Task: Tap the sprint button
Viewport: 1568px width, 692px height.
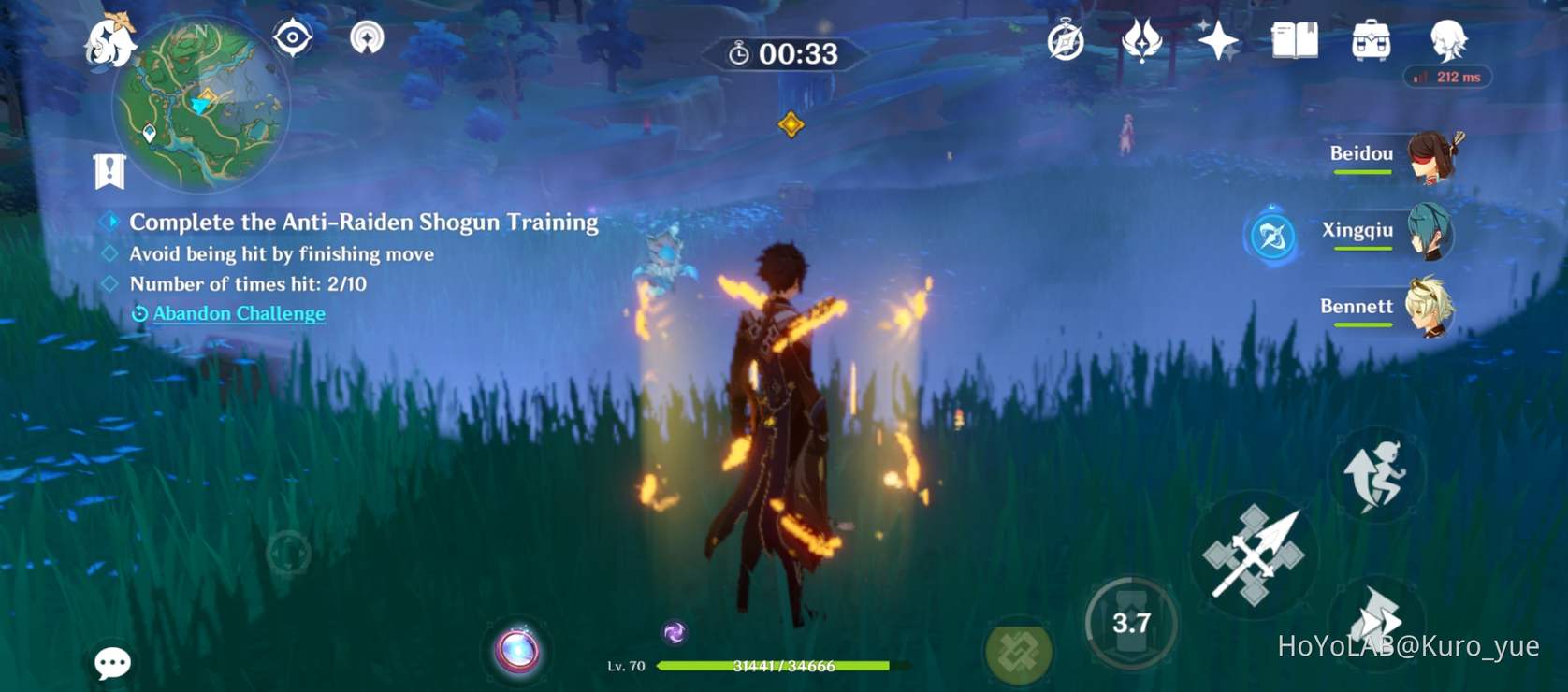Action: [1377, 474]
